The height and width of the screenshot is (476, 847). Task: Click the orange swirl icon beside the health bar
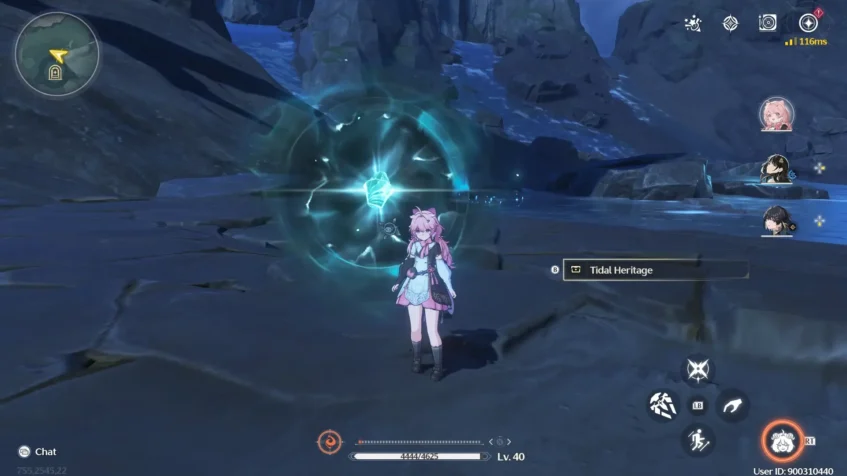click(x=330, y=441)
